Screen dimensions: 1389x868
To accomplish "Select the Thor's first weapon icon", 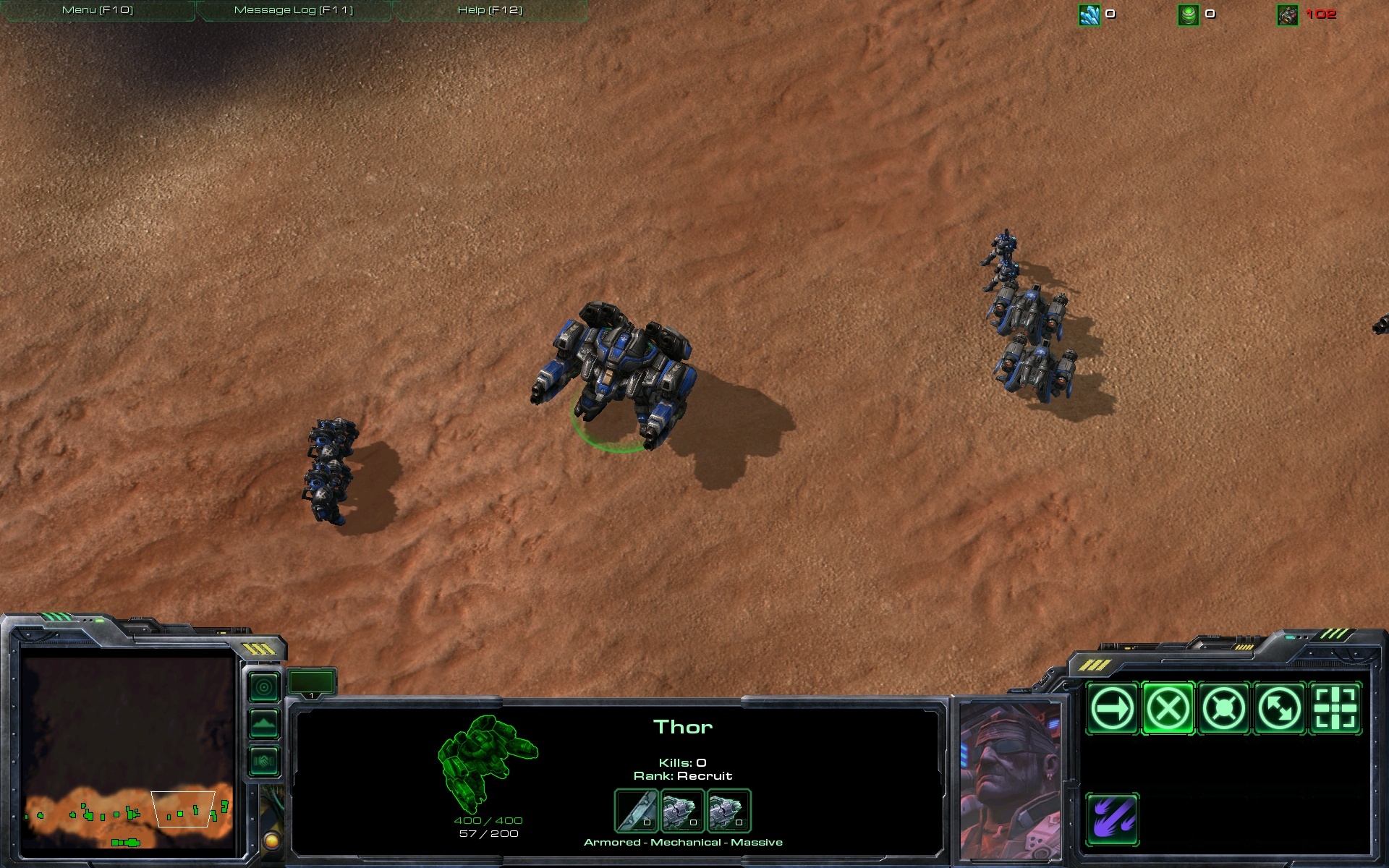I will tap(682, 812).
